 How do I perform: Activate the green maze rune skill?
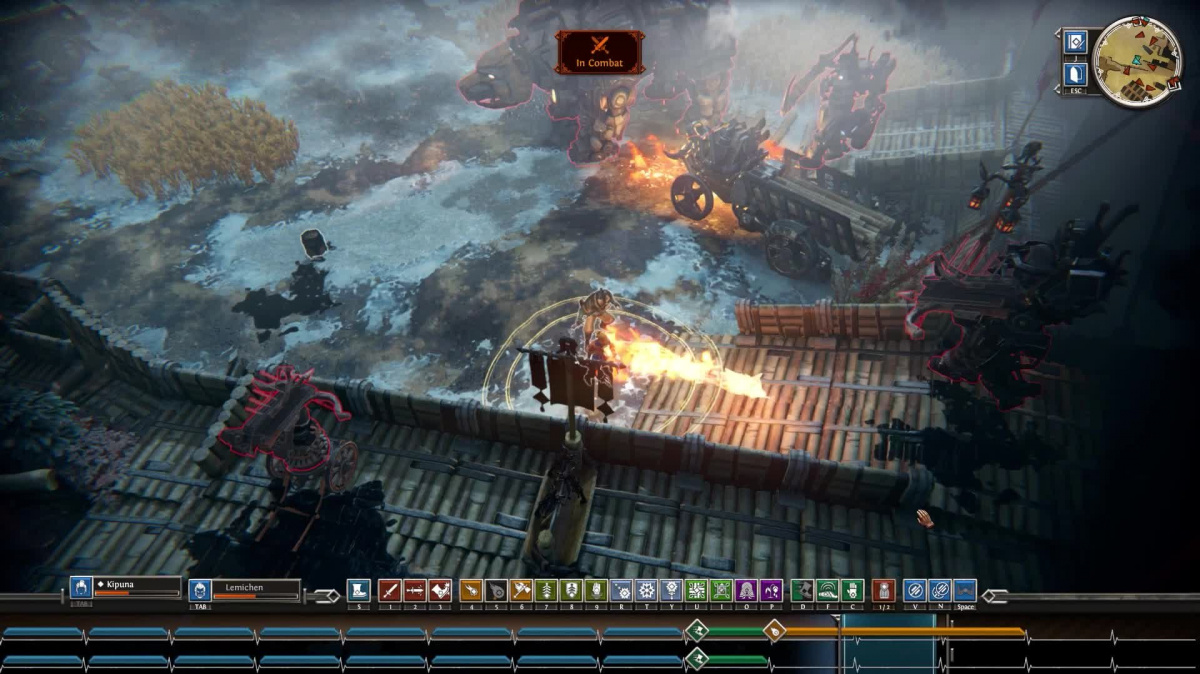tap(696, 590)
